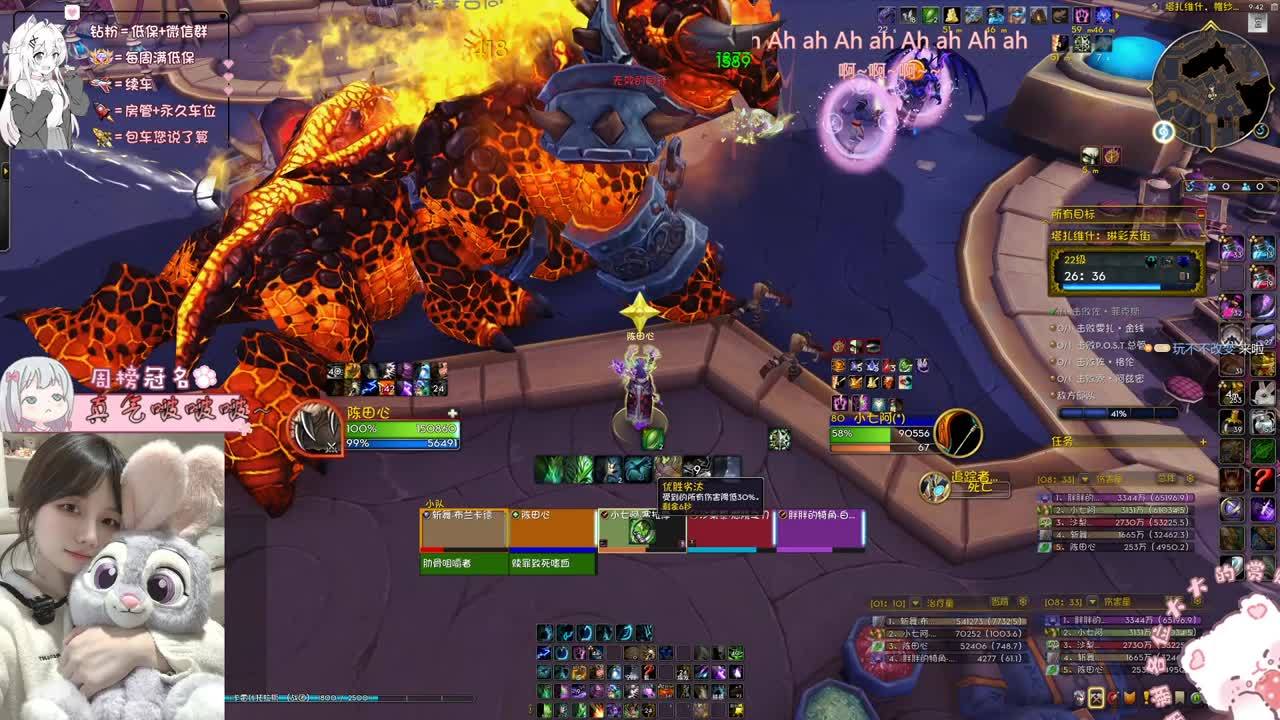Click the yellow idol buff icon

(951, 15)
